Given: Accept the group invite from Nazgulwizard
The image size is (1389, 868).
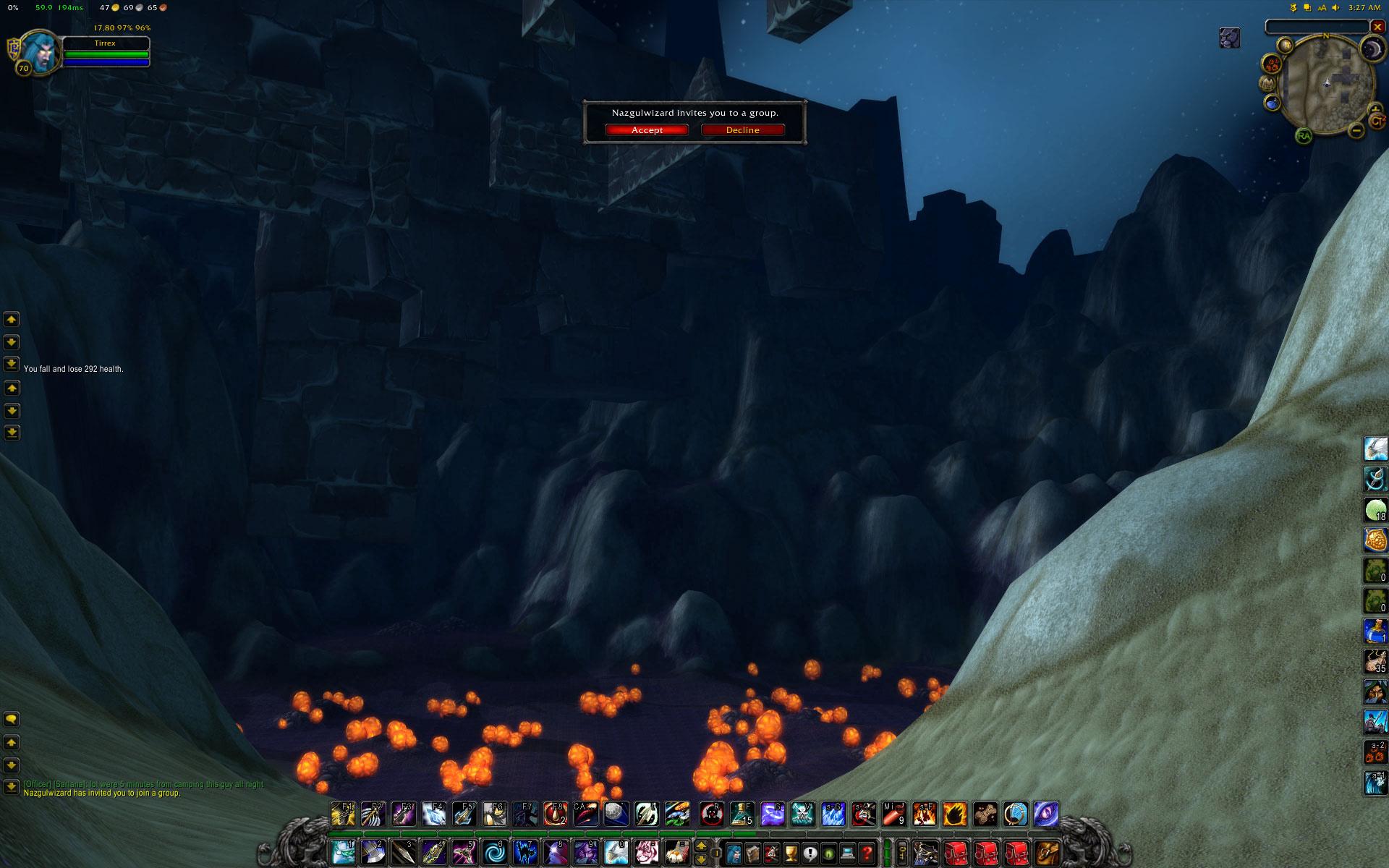Looking at the screenshot, I should (x=647, y=130).
